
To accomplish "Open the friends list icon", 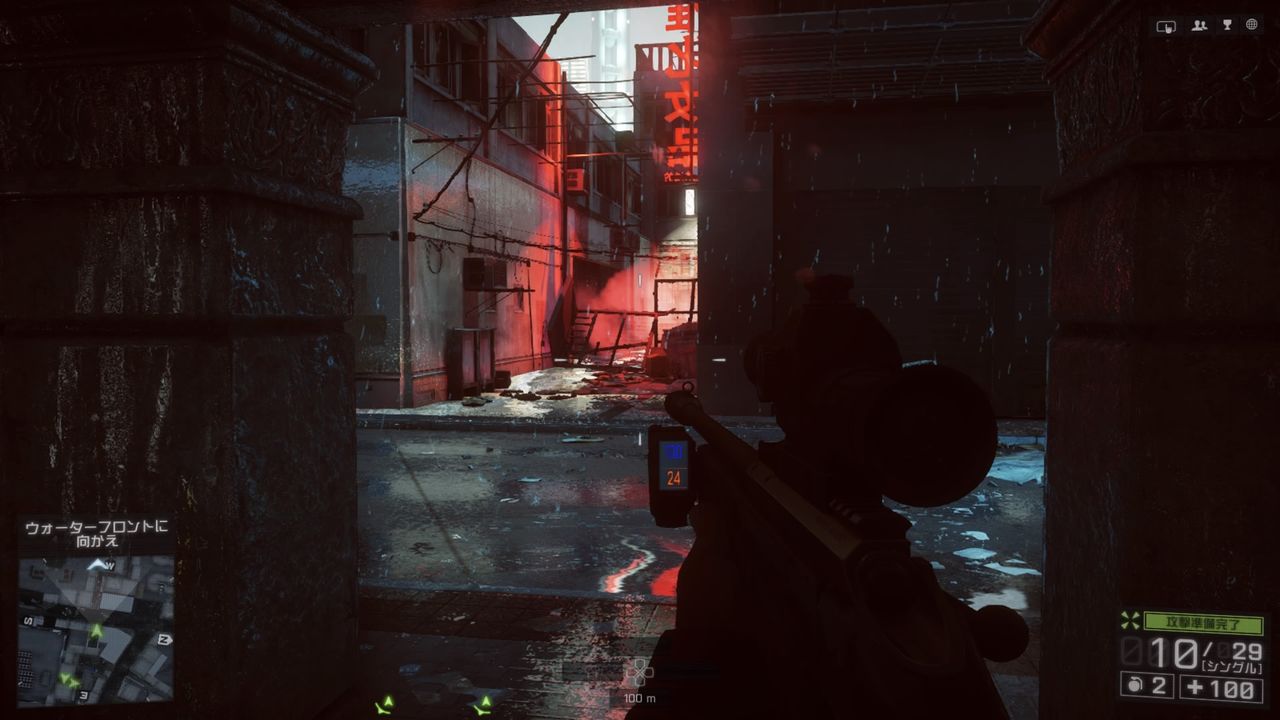I will [1199, 26].
